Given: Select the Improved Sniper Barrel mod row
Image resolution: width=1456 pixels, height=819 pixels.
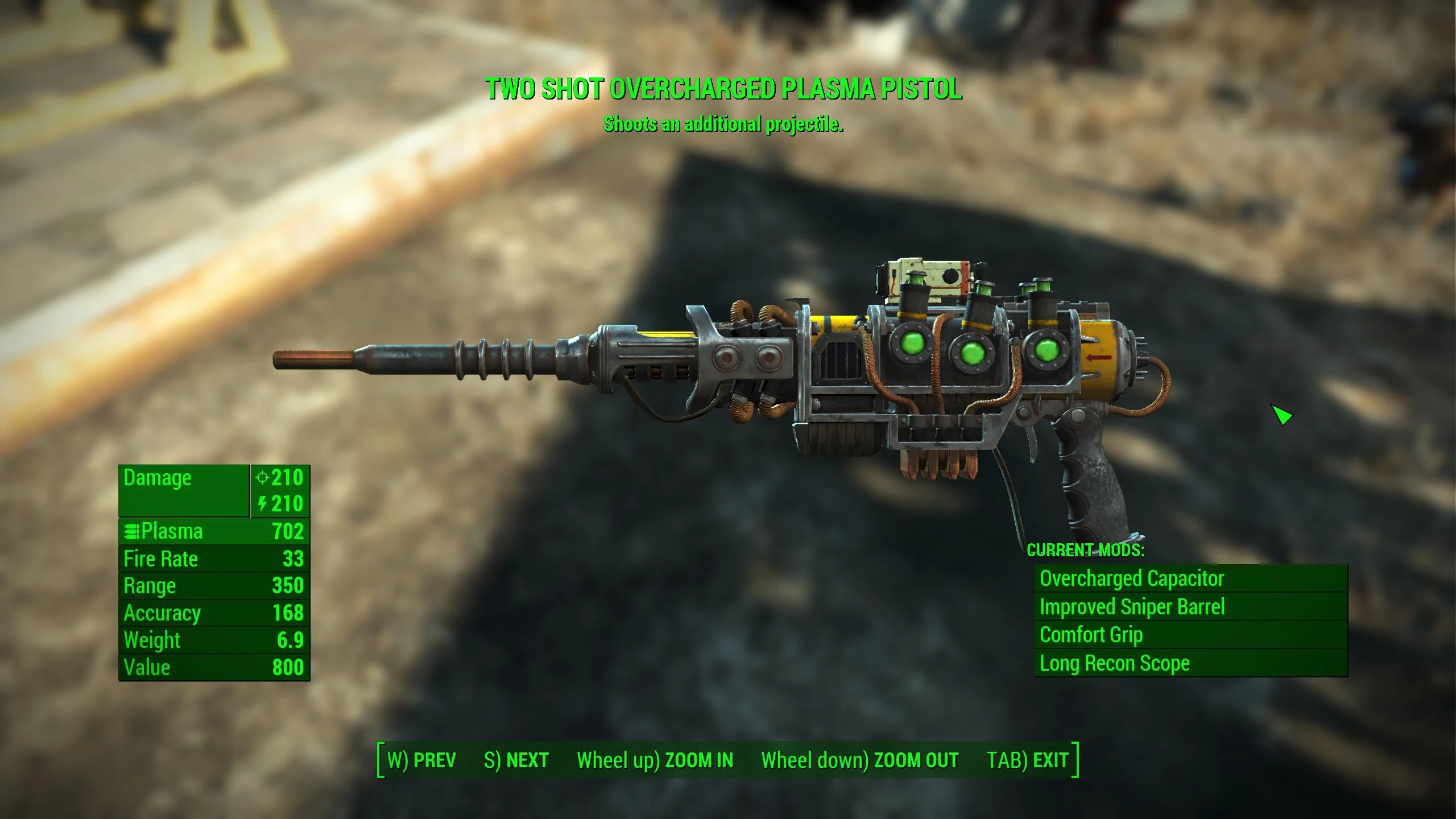Looking at the screenshot, I should click(x=1190, y=607).
